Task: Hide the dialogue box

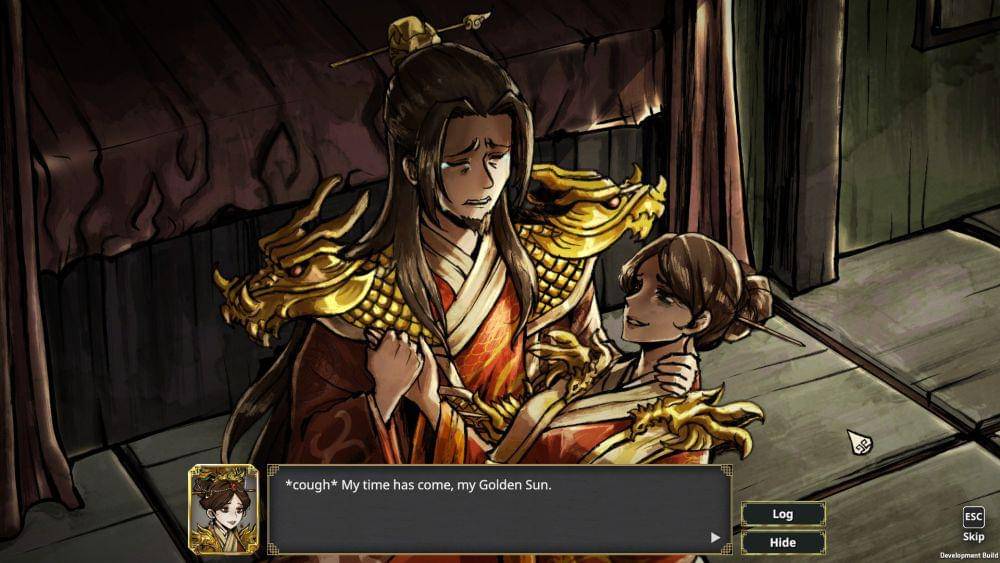Action: (x=782, y=542)
